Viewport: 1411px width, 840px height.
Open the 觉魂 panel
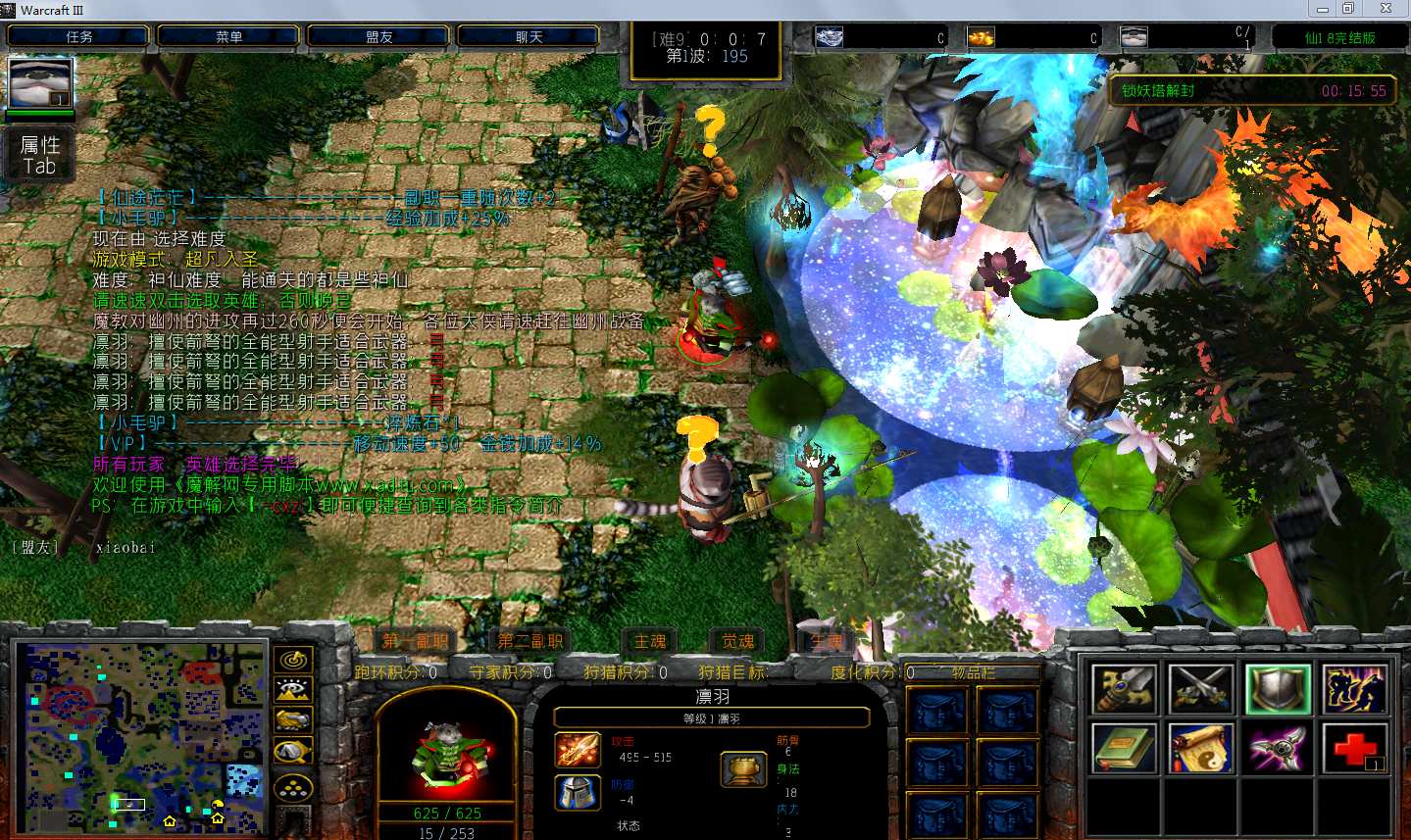(x=737, y=641)
